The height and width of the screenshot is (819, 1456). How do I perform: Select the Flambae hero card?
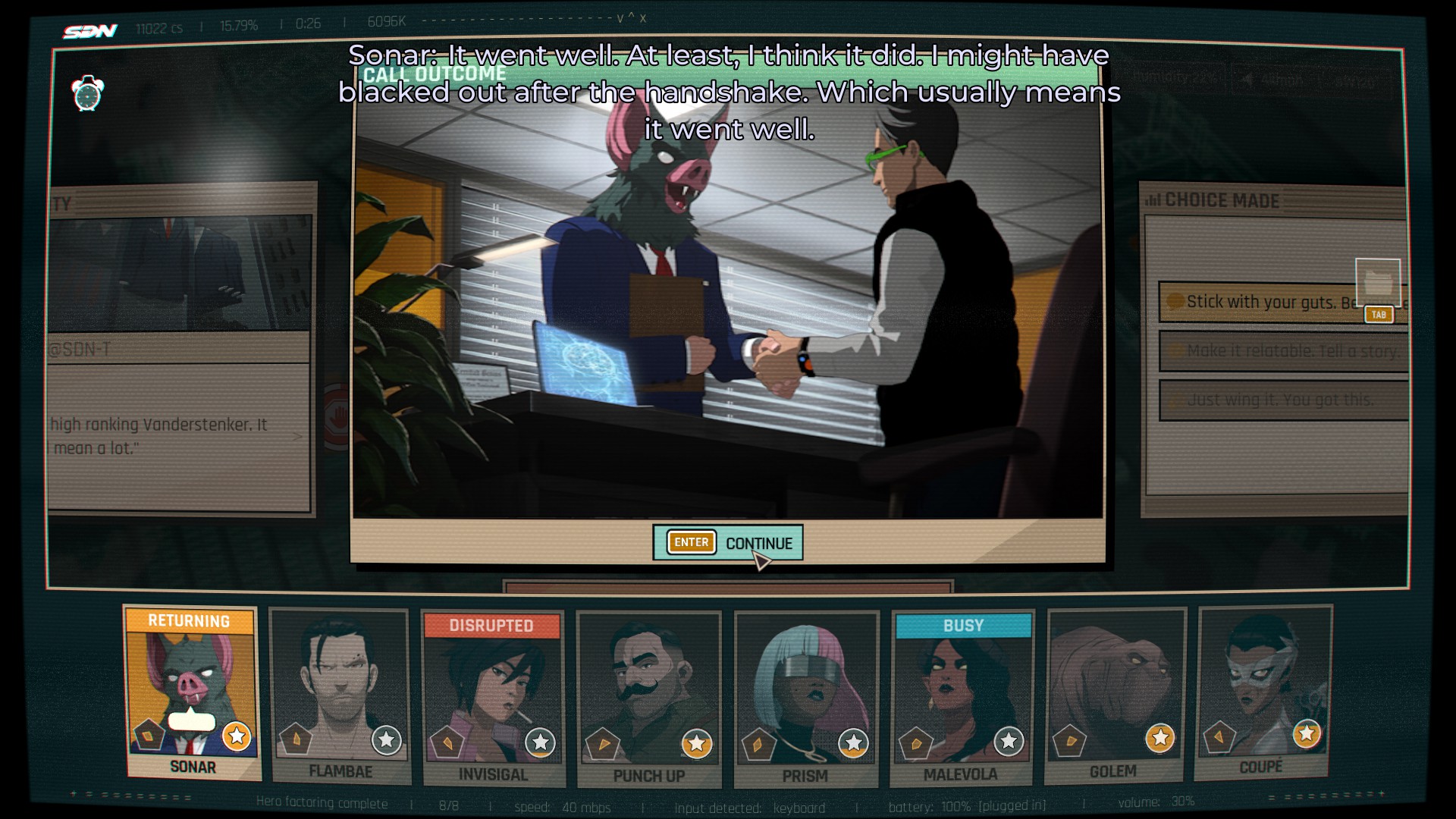coord(340,696)
